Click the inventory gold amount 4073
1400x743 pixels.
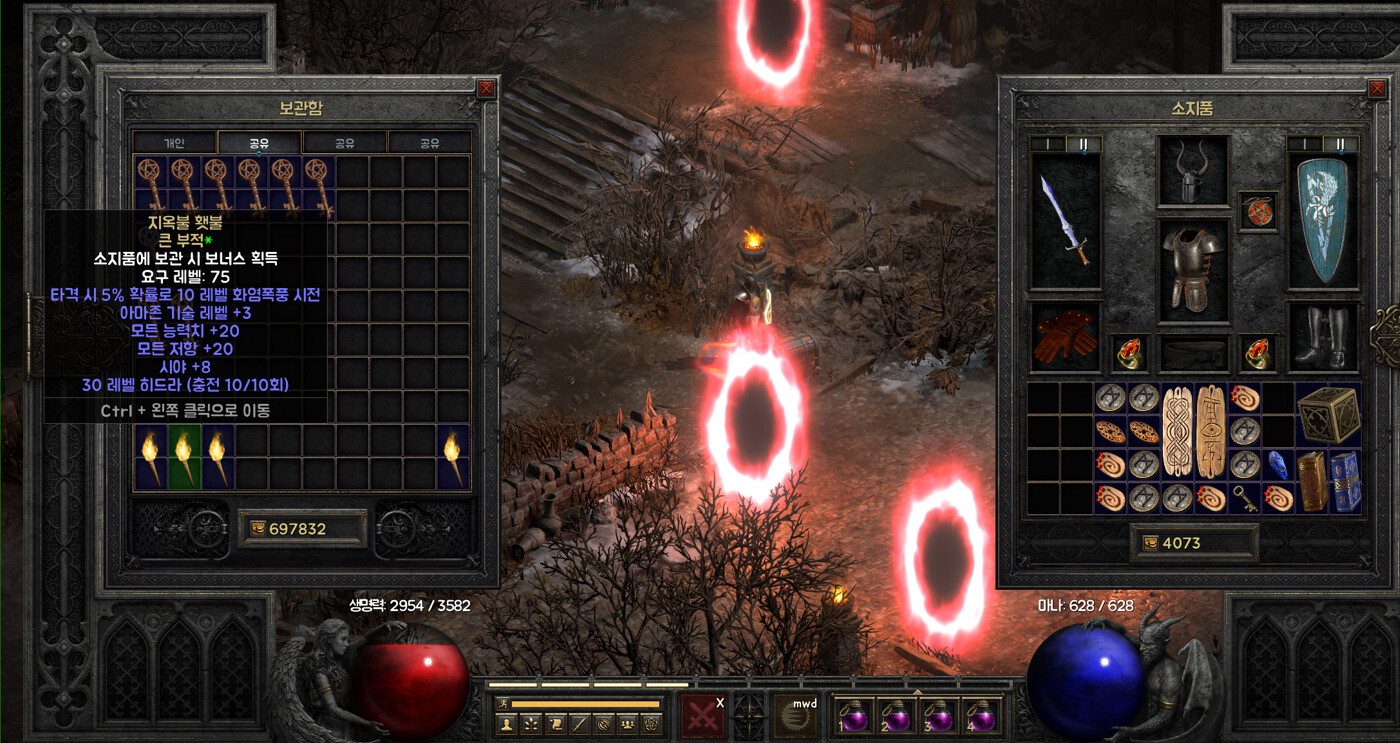click(1194, 543)
